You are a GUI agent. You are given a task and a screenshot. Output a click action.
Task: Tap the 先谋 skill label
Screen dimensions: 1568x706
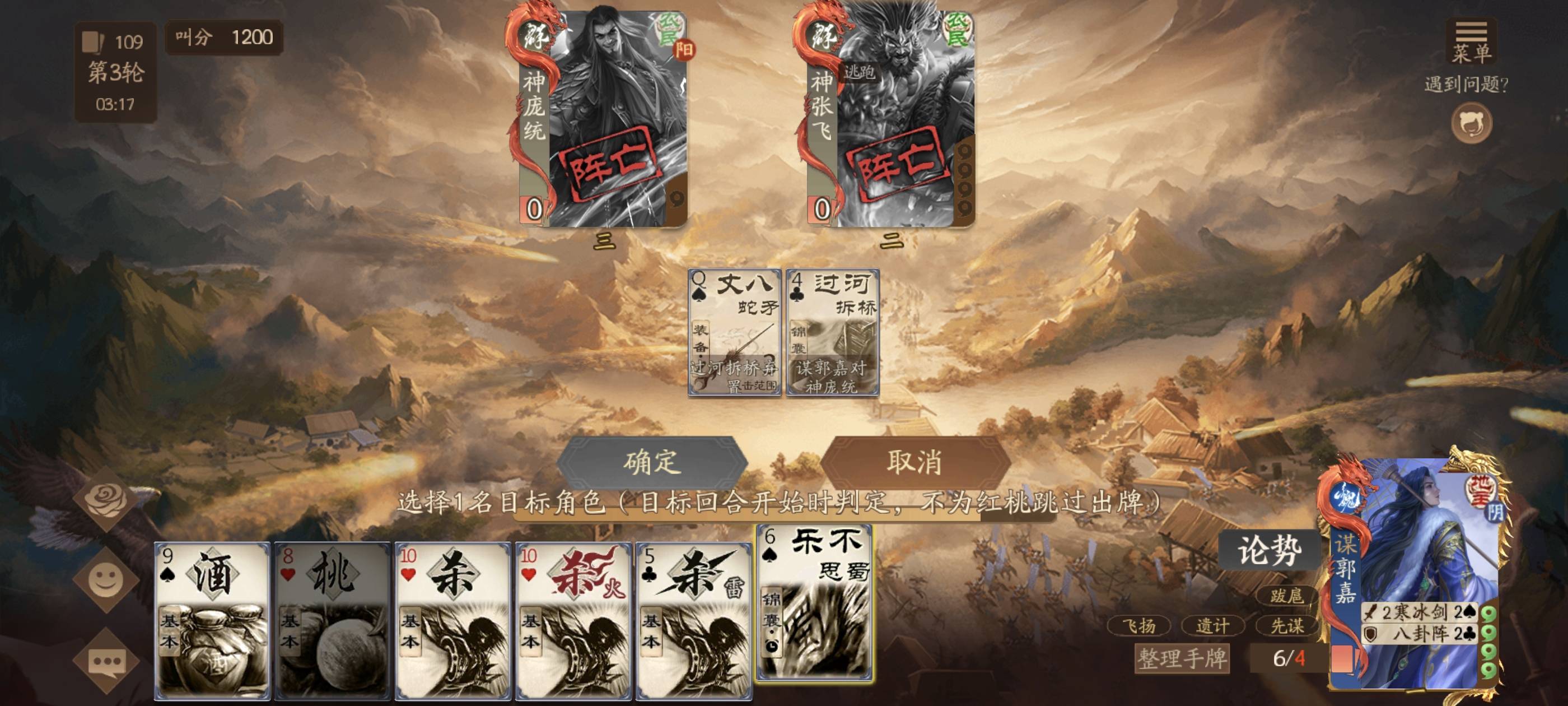(1287, 625)
